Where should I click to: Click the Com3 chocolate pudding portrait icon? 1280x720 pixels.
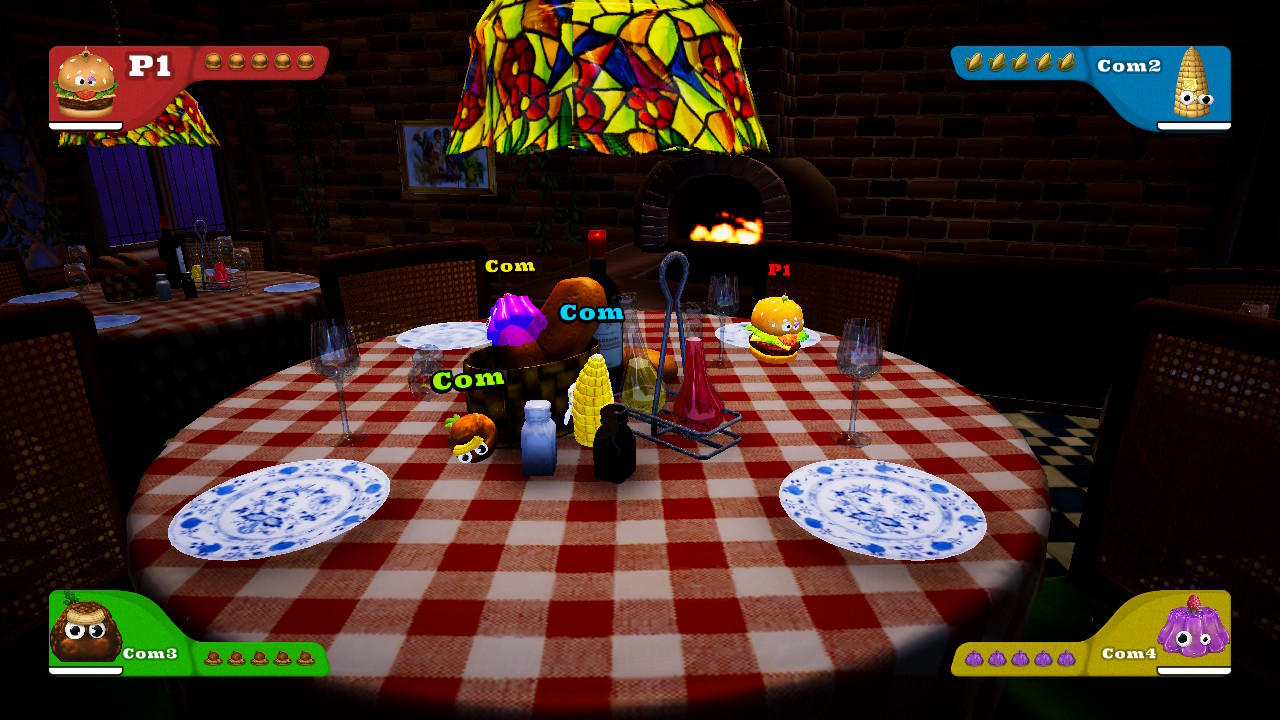click(x=85, y=630)
